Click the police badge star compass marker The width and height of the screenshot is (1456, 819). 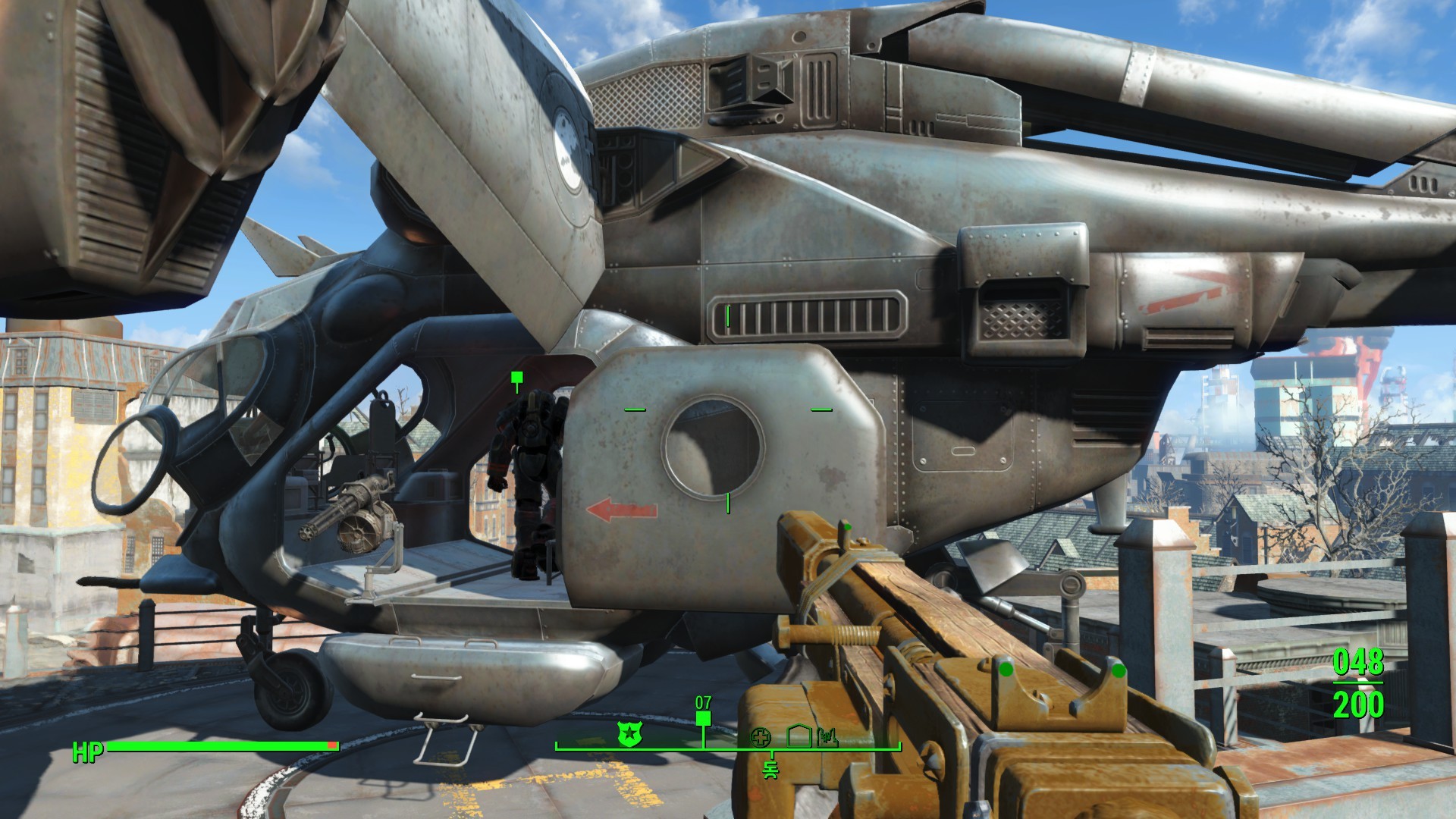pos(628,733)
